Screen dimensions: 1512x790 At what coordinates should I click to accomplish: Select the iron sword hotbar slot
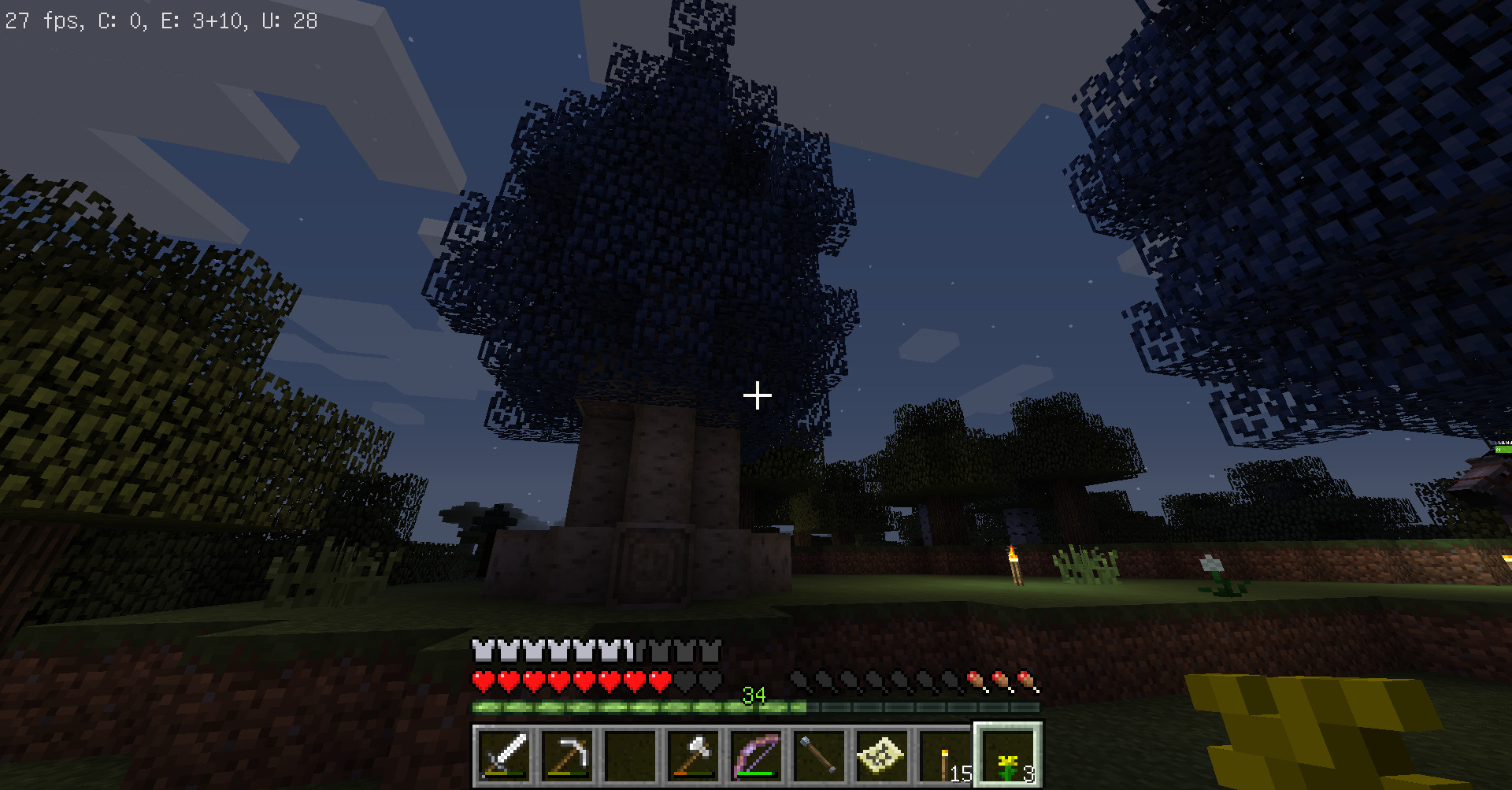(505, 755)
